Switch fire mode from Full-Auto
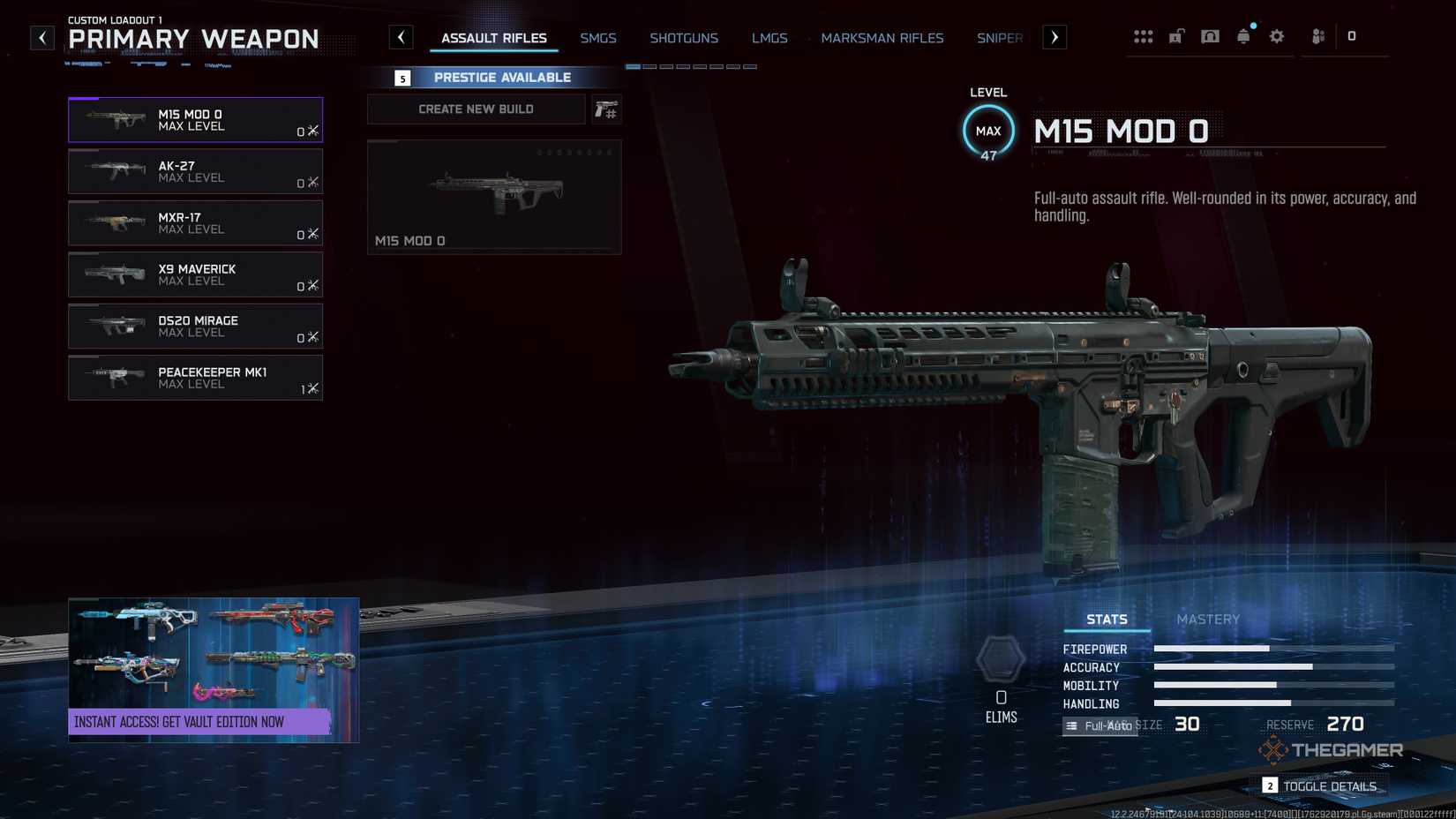1456x819 pixels. click(x=1100, y=725)
